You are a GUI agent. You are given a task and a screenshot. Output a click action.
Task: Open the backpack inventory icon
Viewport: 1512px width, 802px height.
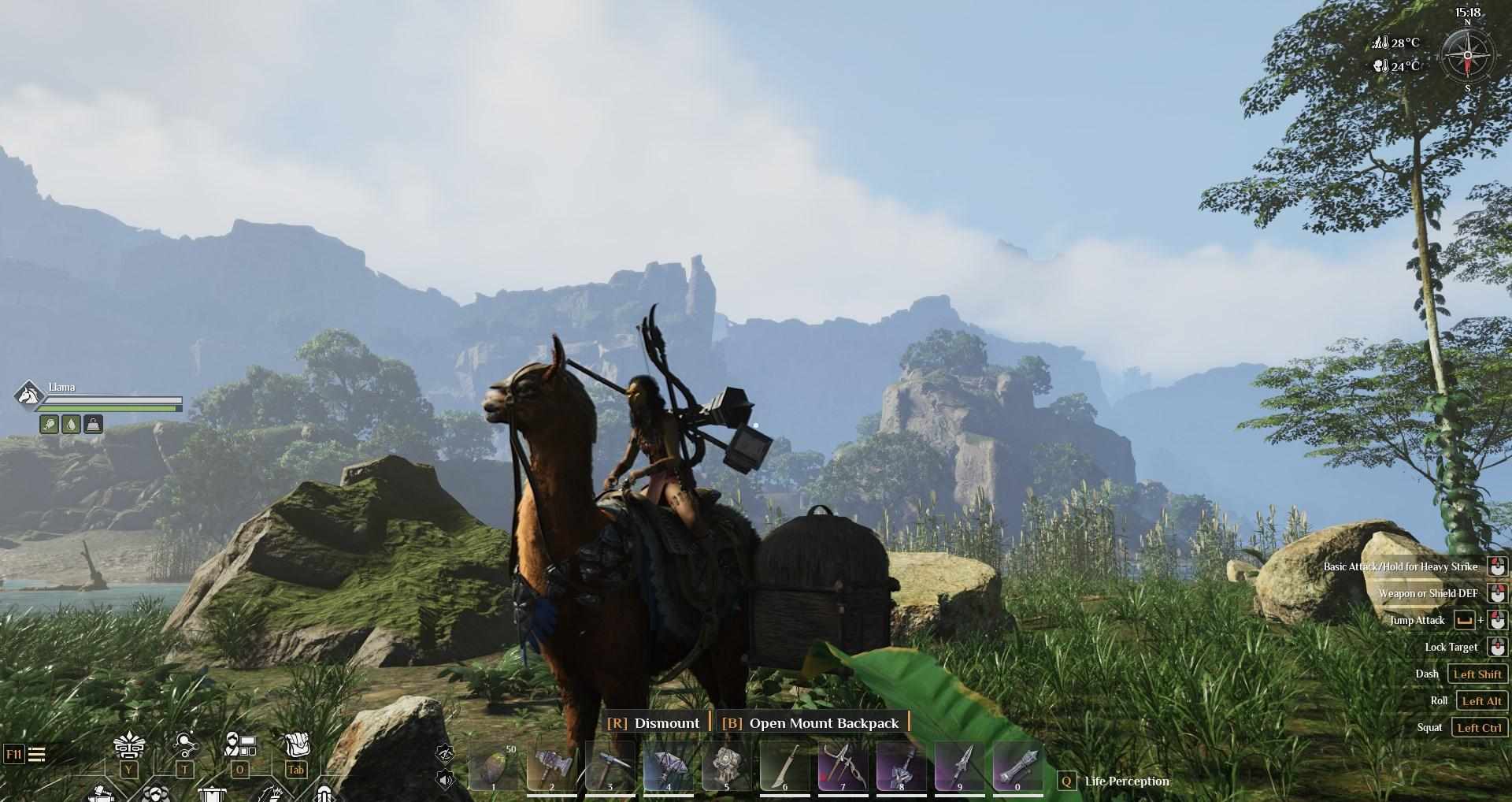coord(296,744)
